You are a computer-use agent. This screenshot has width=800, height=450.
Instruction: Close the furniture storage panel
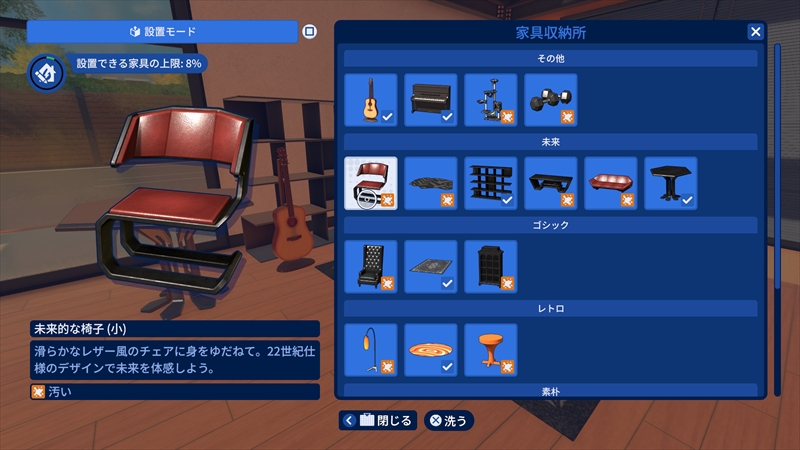(x=755, y=31)
